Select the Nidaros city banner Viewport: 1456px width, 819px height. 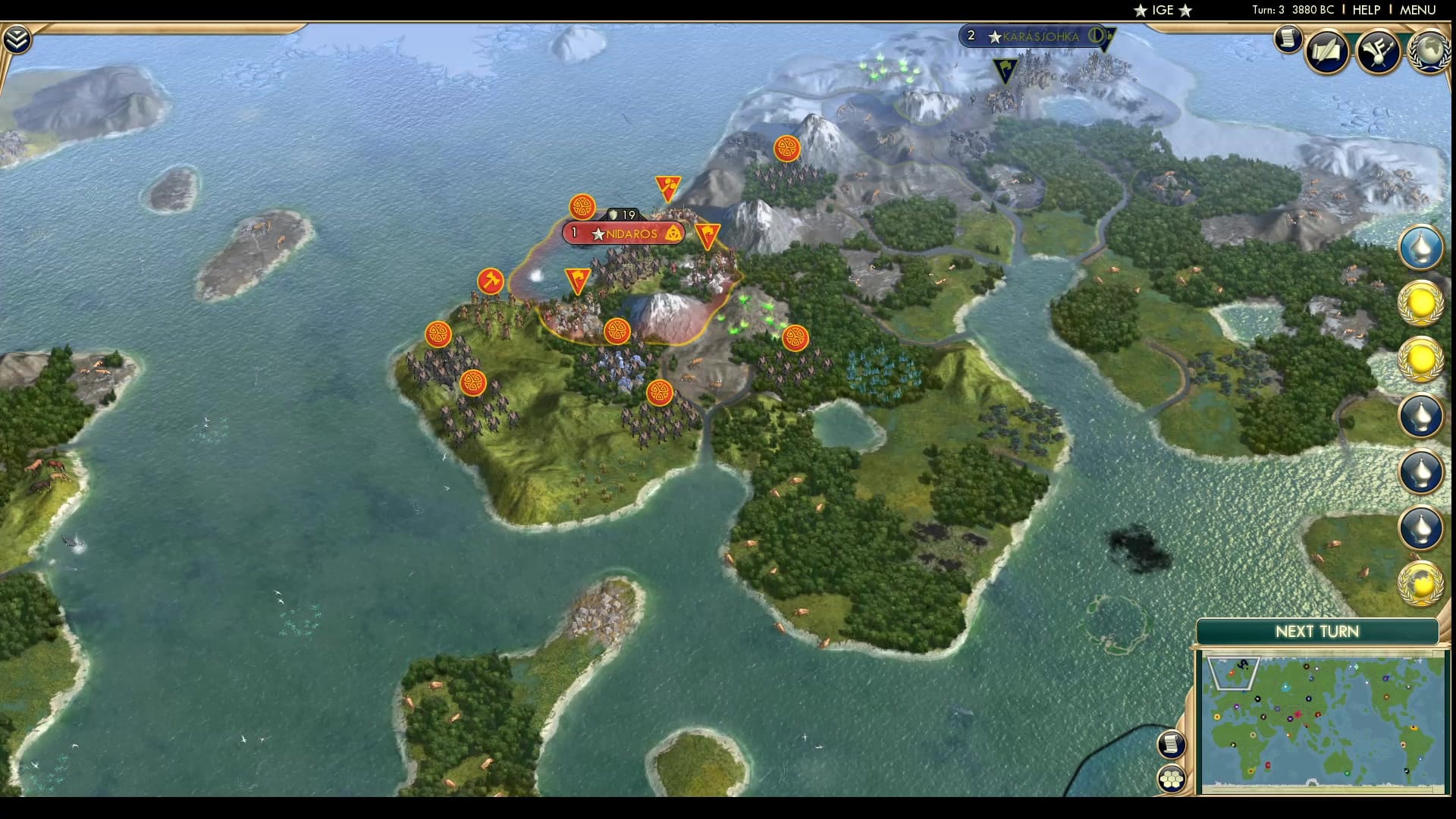pos(622,234)
